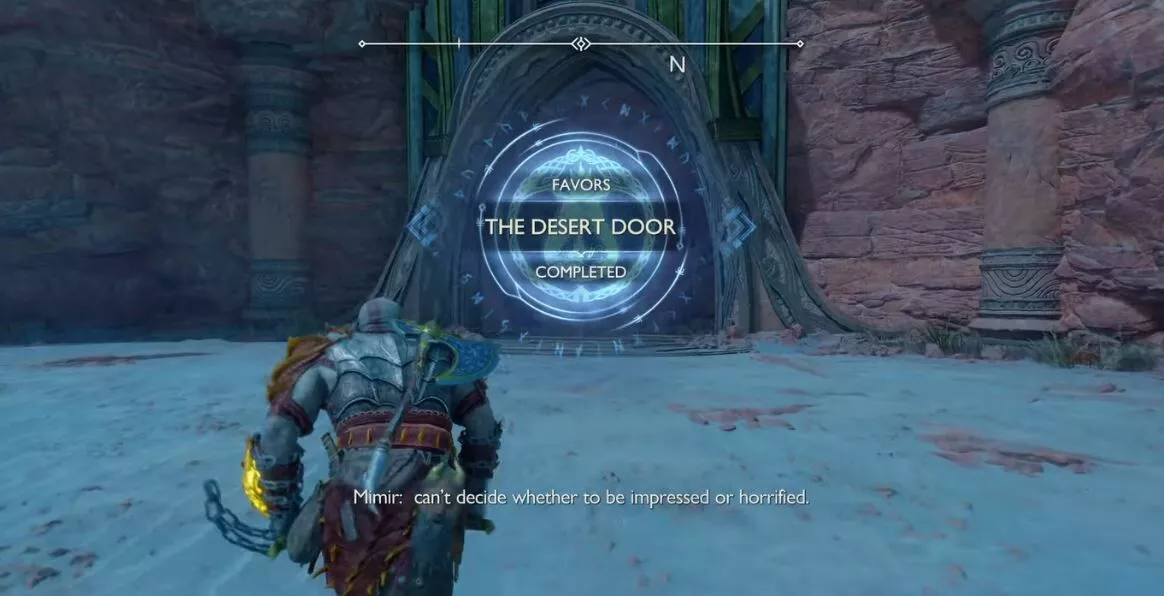The height and width of the screenshot is (596, 1164).
Task: Click the compass bar at the top
Action: pos(581,44)
